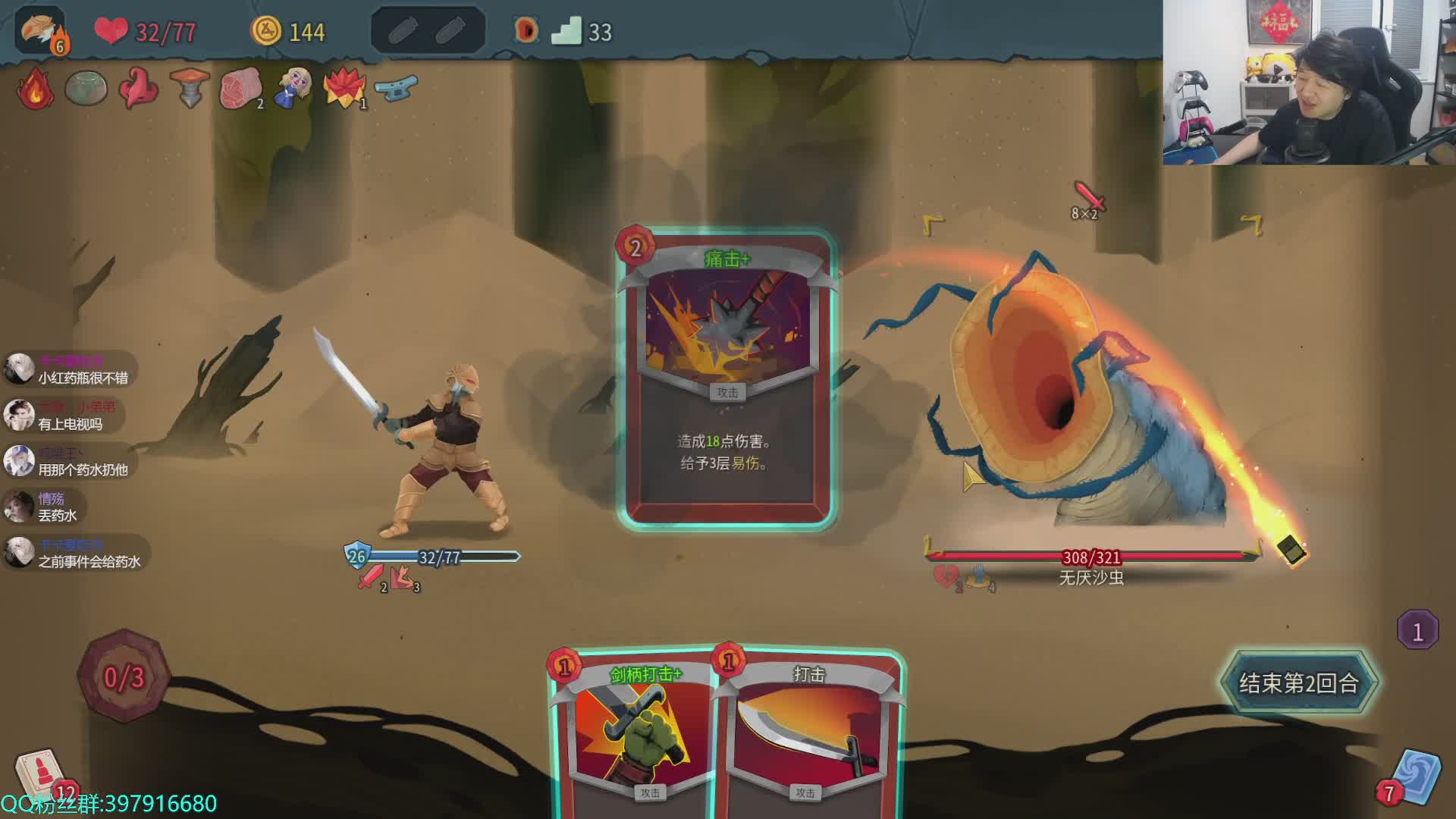Open the purple exhaust pile counter
This screenshot has width=1456, height=819.
[1417, 630]
